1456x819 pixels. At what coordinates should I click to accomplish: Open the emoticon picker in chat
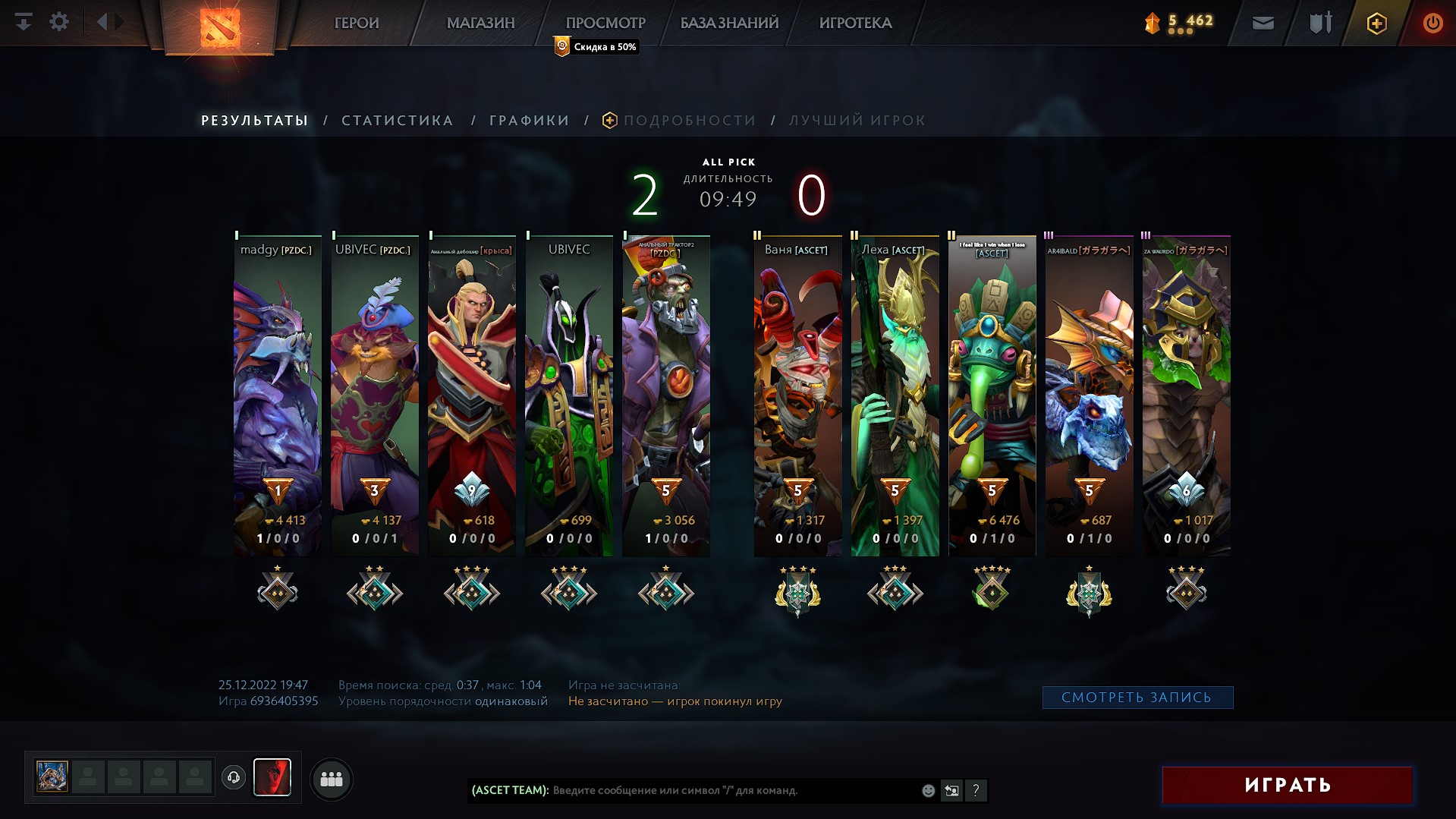927,790
